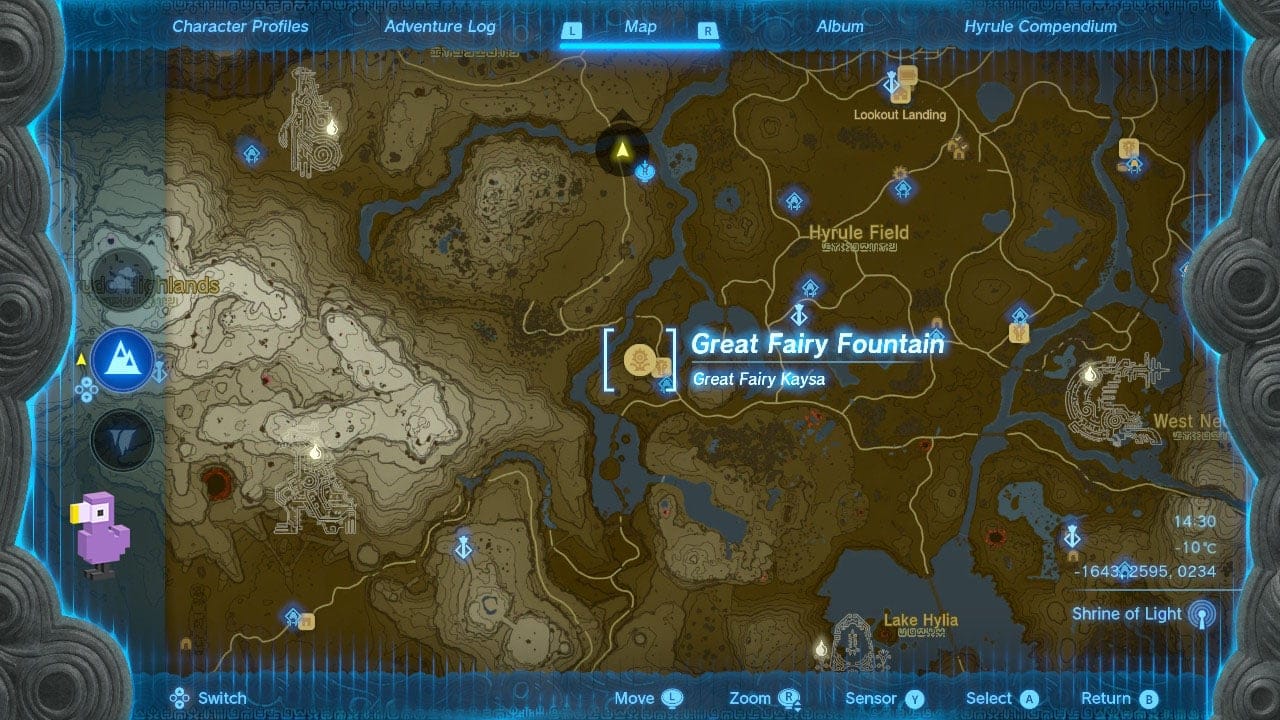The height and width of the screenshot is (720, 1280).
Task: Open the Hyrule Compendium tab
Action: [x=1040, y=27]
